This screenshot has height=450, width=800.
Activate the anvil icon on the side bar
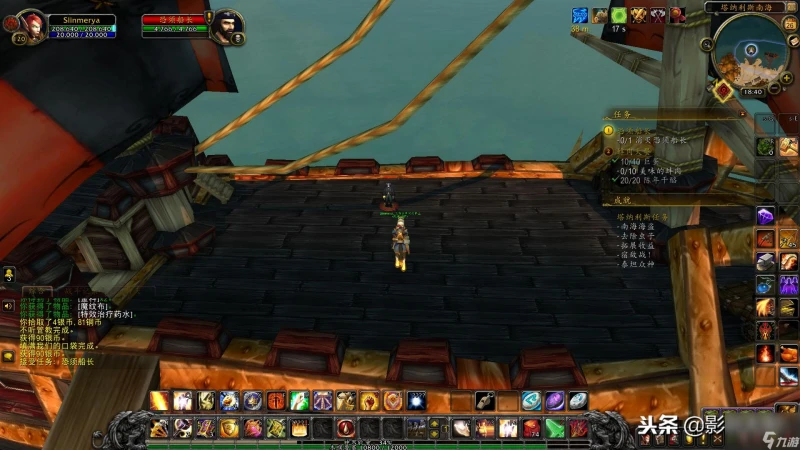click(766, 262)
